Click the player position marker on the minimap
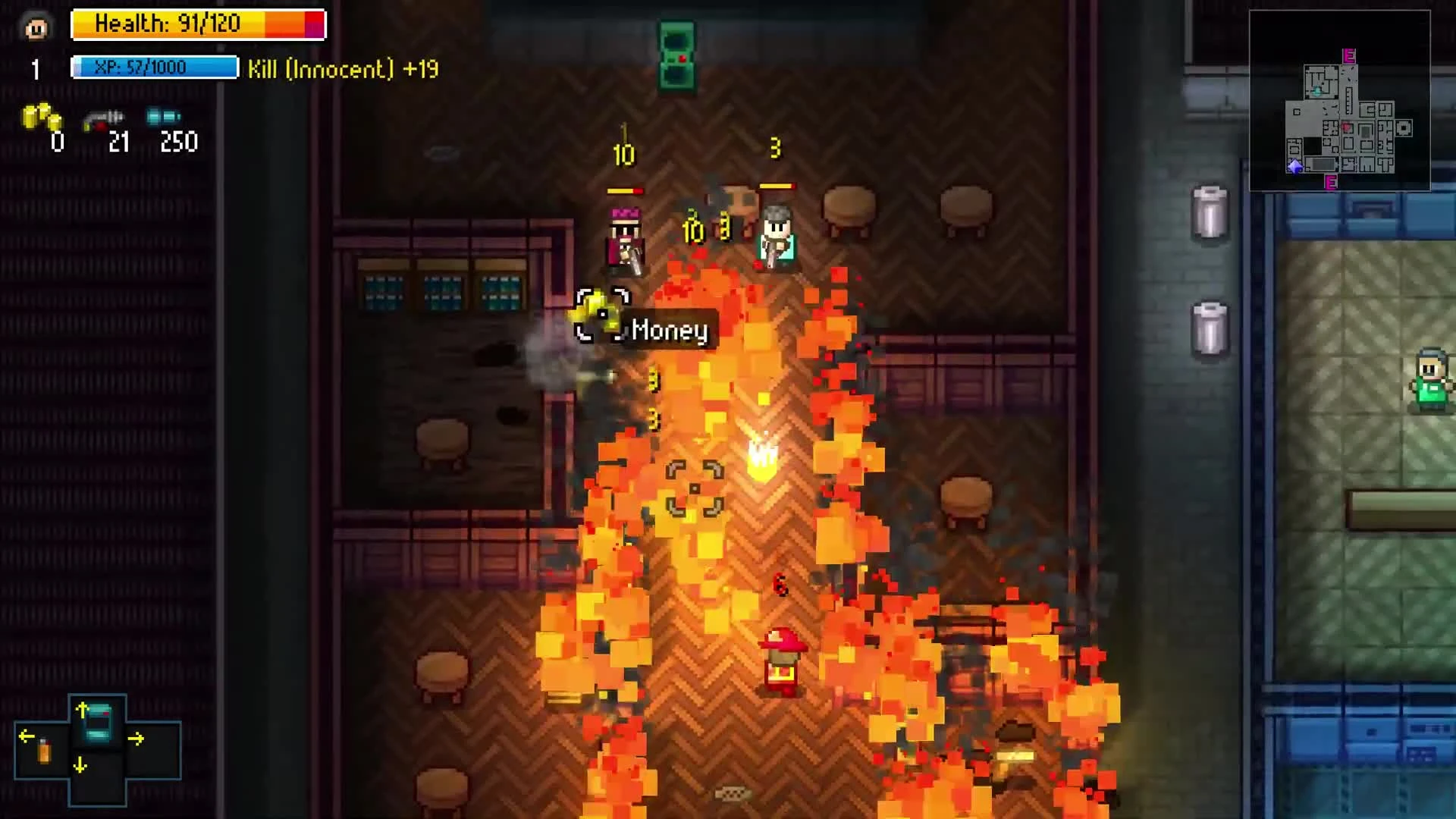Screen dimensions: 1456x819 (1294, 168)
